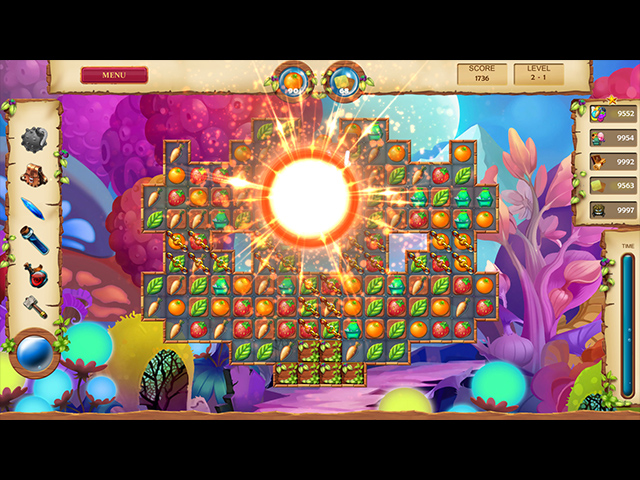The width and height of the screenshot is (640, 480).
Task: Click the blue crystal orb
Action: (35, 352)
